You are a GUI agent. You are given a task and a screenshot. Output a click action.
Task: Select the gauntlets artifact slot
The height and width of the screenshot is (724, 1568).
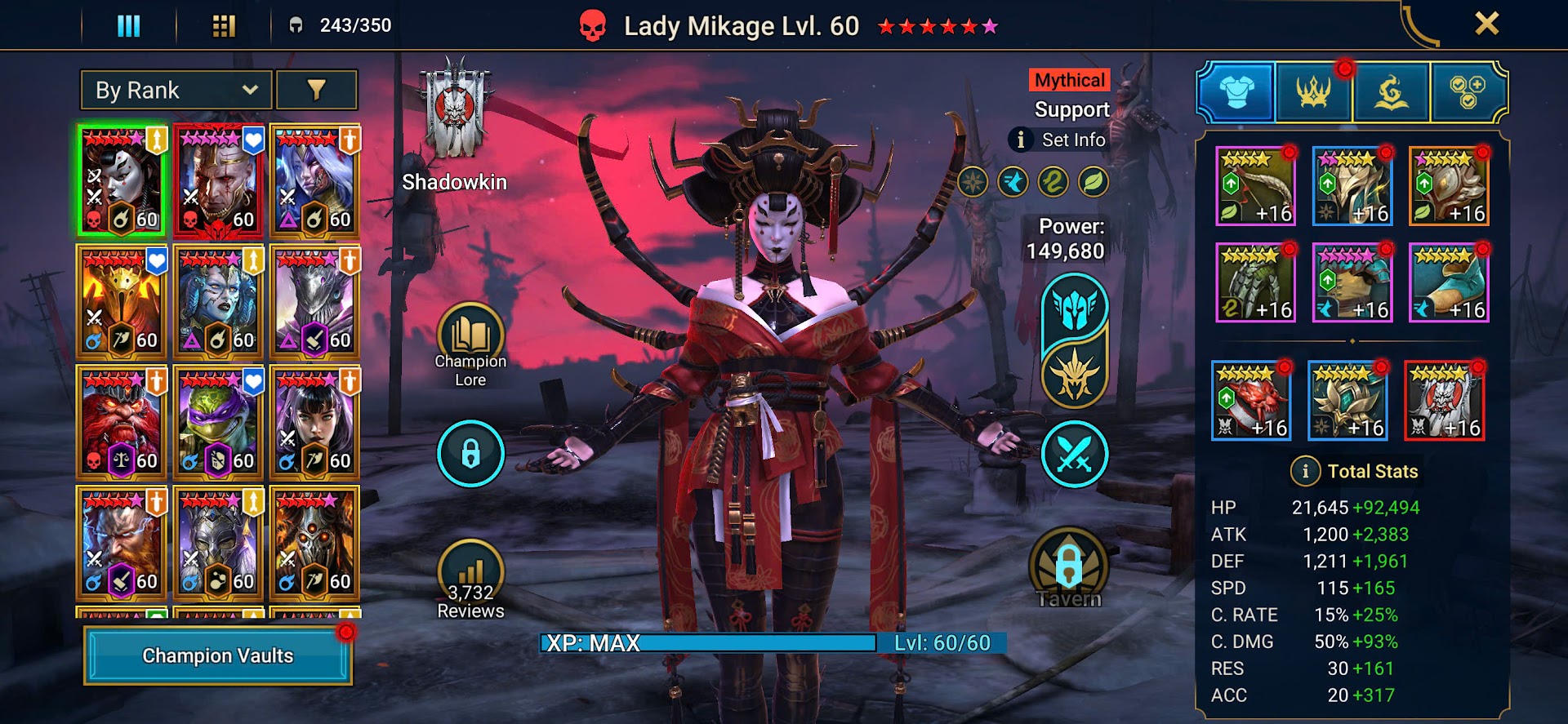[x=1255, y=283]
